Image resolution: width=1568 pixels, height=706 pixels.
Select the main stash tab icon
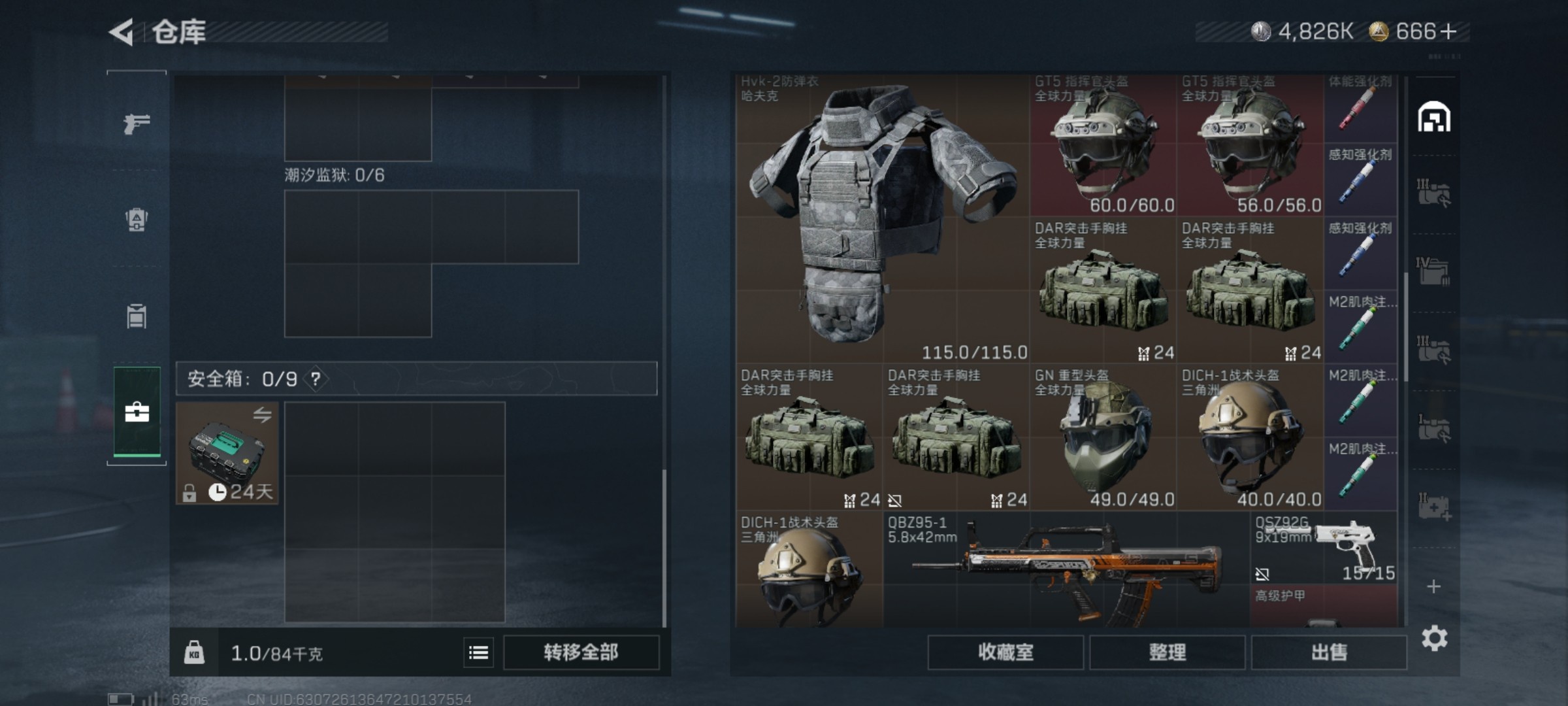click(1433, 118)
